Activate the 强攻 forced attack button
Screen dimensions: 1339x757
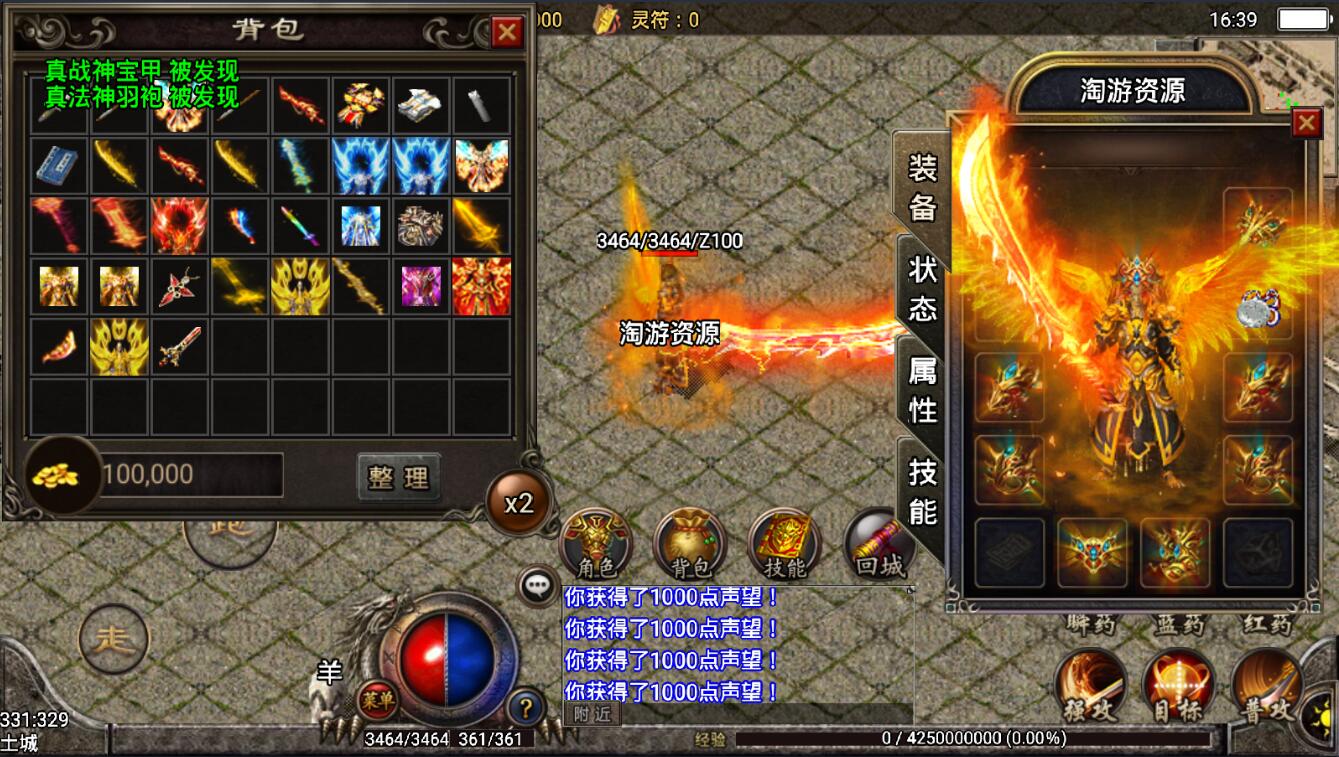(1090, 688)
